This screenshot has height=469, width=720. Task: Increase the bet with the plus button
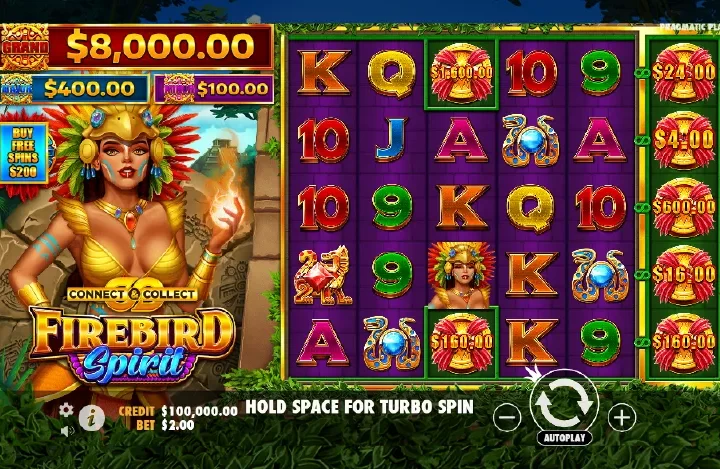622,417
